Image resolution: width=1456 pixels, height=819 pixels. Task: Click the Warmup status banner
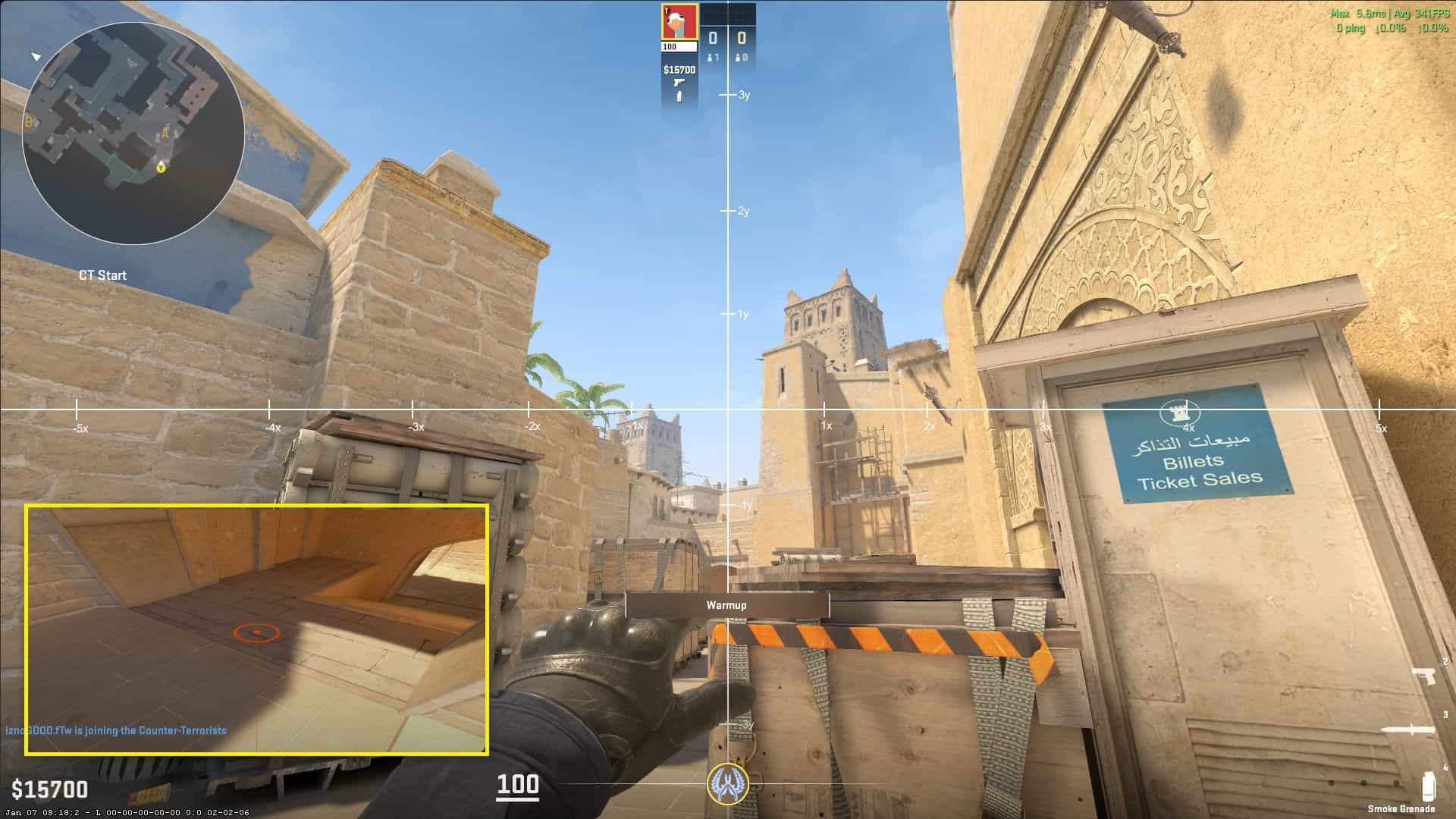pyautogui.click(x=726, y=604)
